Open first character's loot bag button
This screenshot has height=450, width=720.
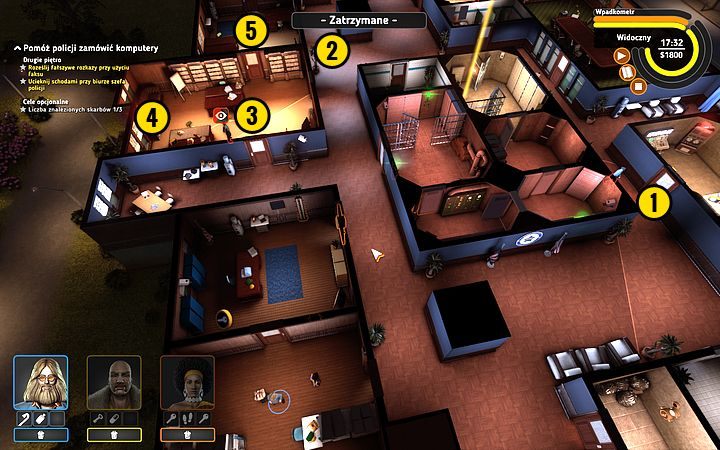click(x=41, y=435)
